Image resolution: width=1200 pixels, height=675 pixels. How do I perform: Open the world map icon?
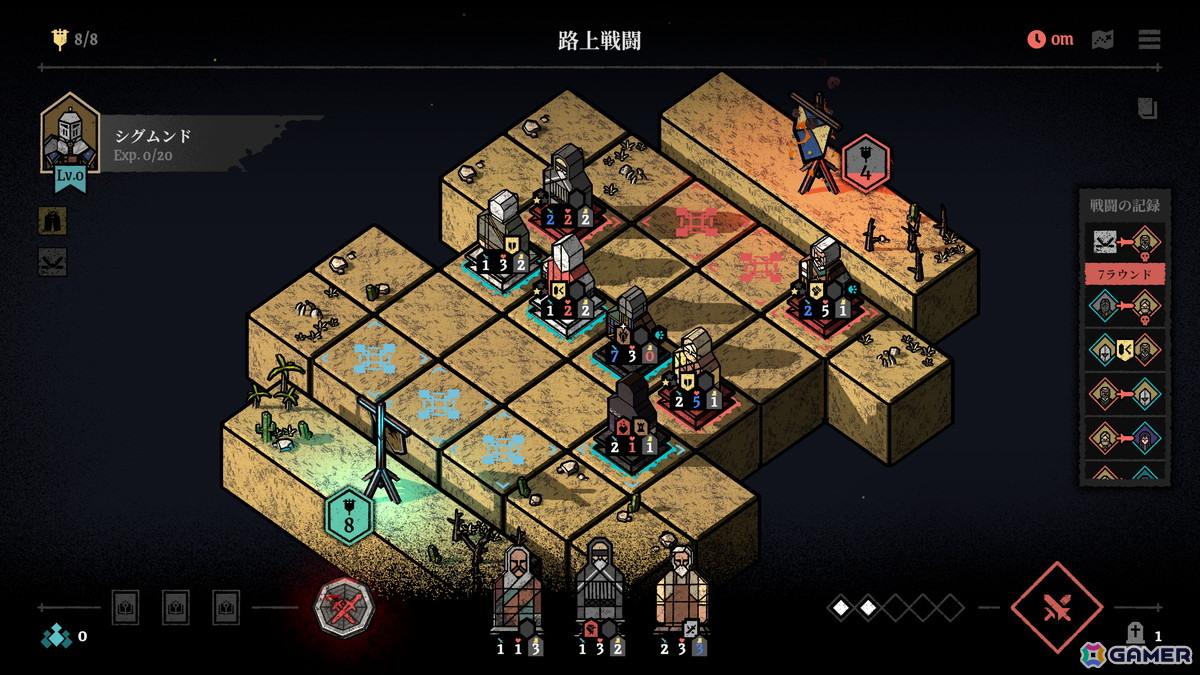(x=1102, y=40)
